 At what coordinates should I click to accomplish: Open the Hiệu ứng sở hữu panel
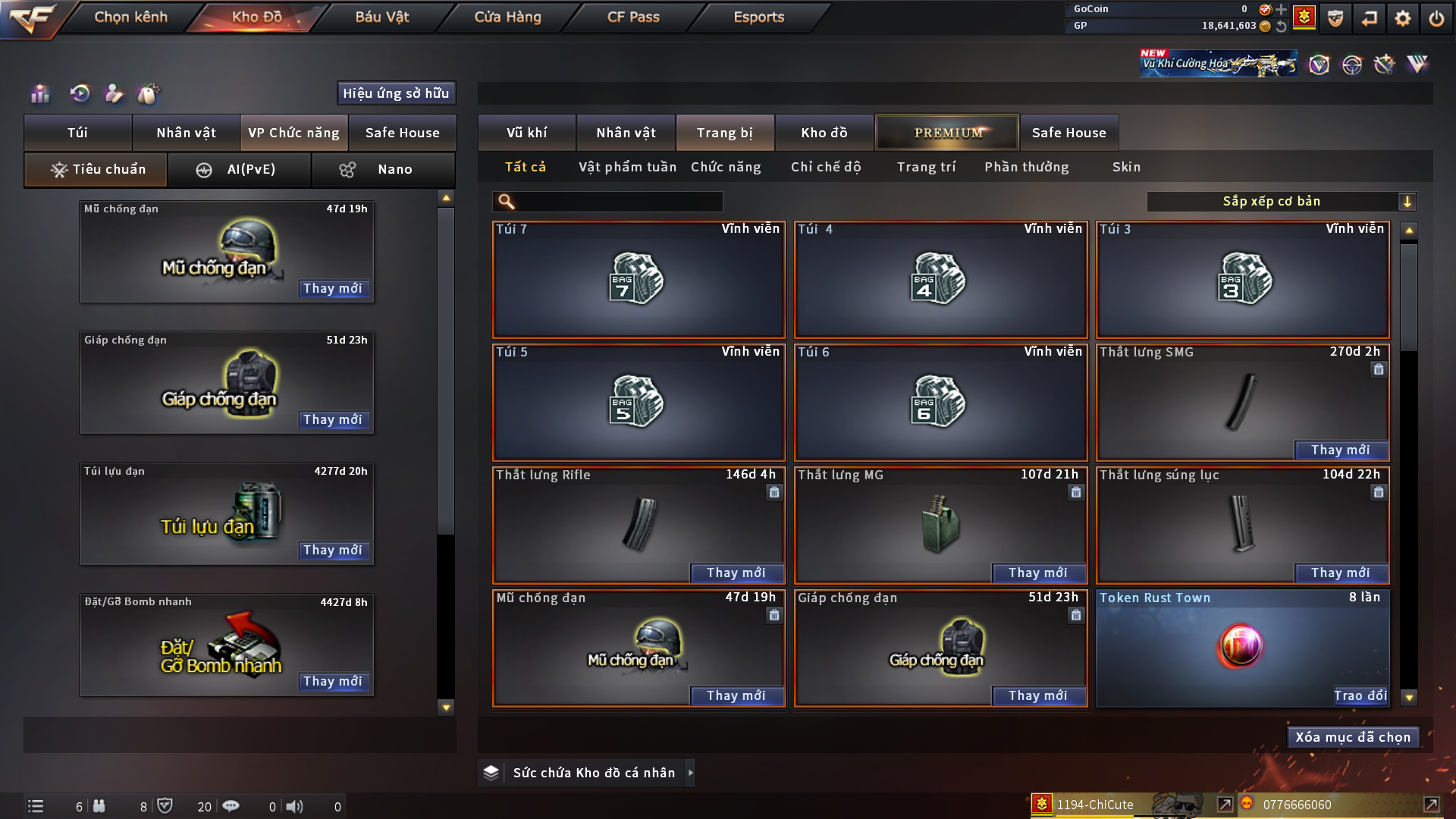point(396,93)
